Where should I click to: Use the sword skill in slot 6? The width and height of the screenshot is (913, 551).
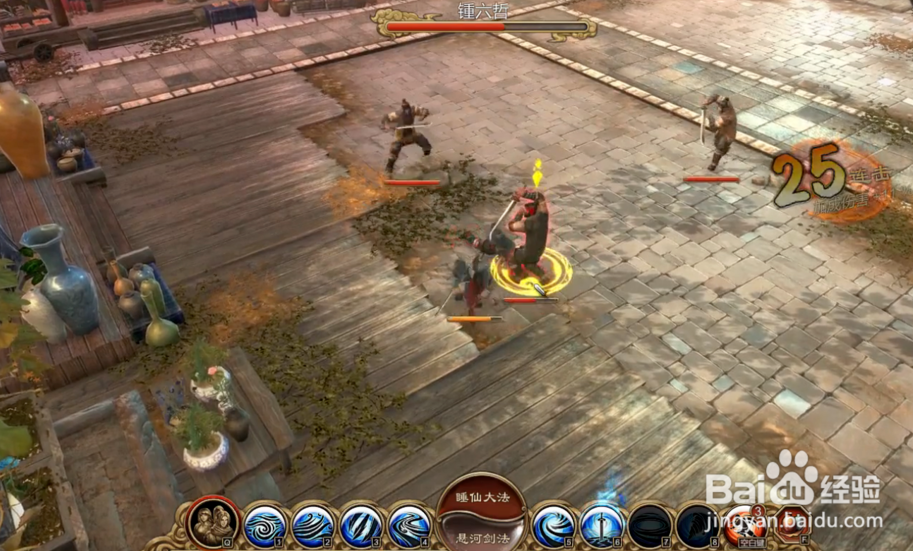click(x=602, y=524)
